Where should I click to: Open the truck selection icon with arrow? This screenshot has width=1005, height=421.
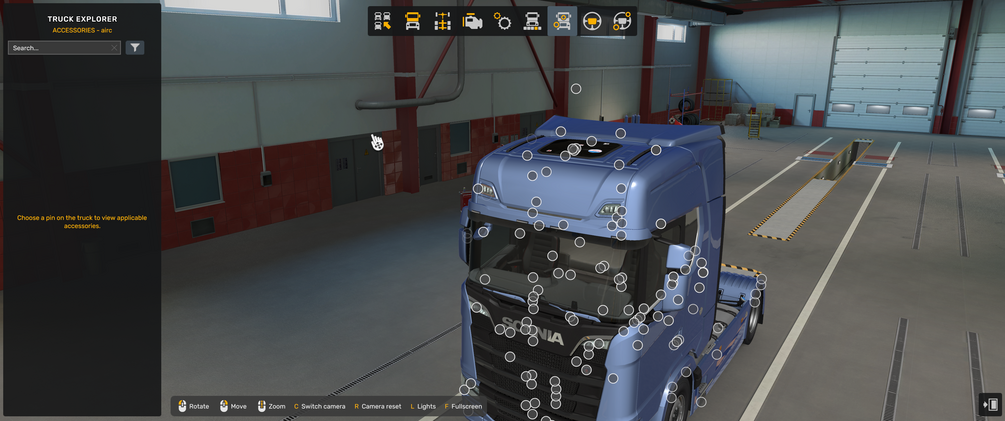(382, 21)
